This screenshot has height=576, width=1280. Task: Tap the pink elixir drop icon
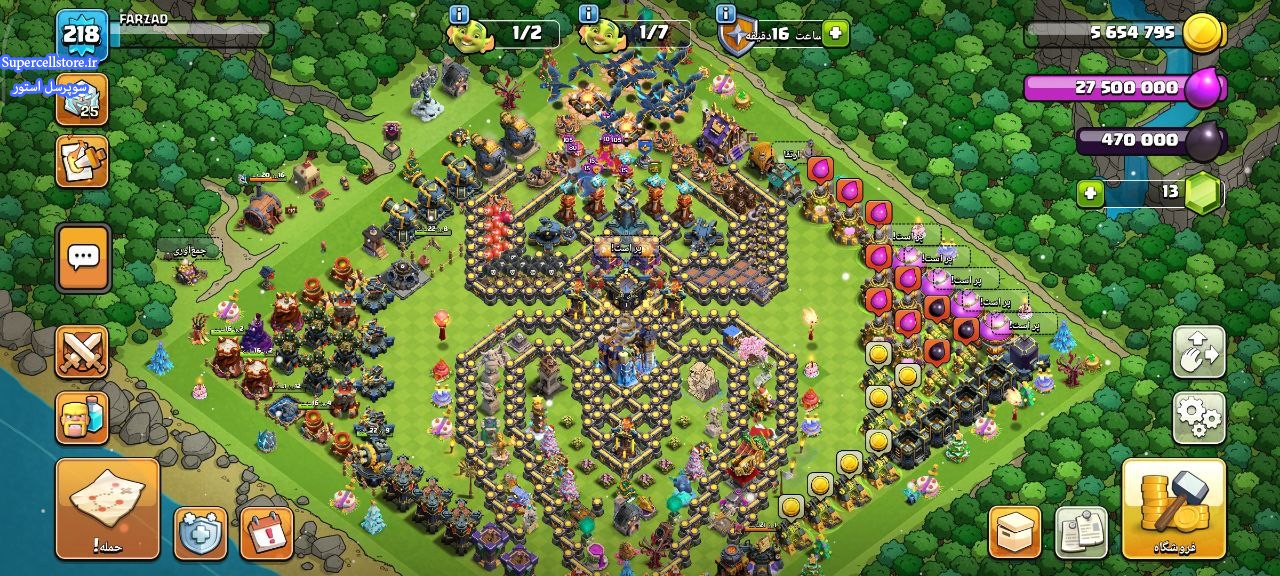pyautogui.click(x=1204, y=88)
